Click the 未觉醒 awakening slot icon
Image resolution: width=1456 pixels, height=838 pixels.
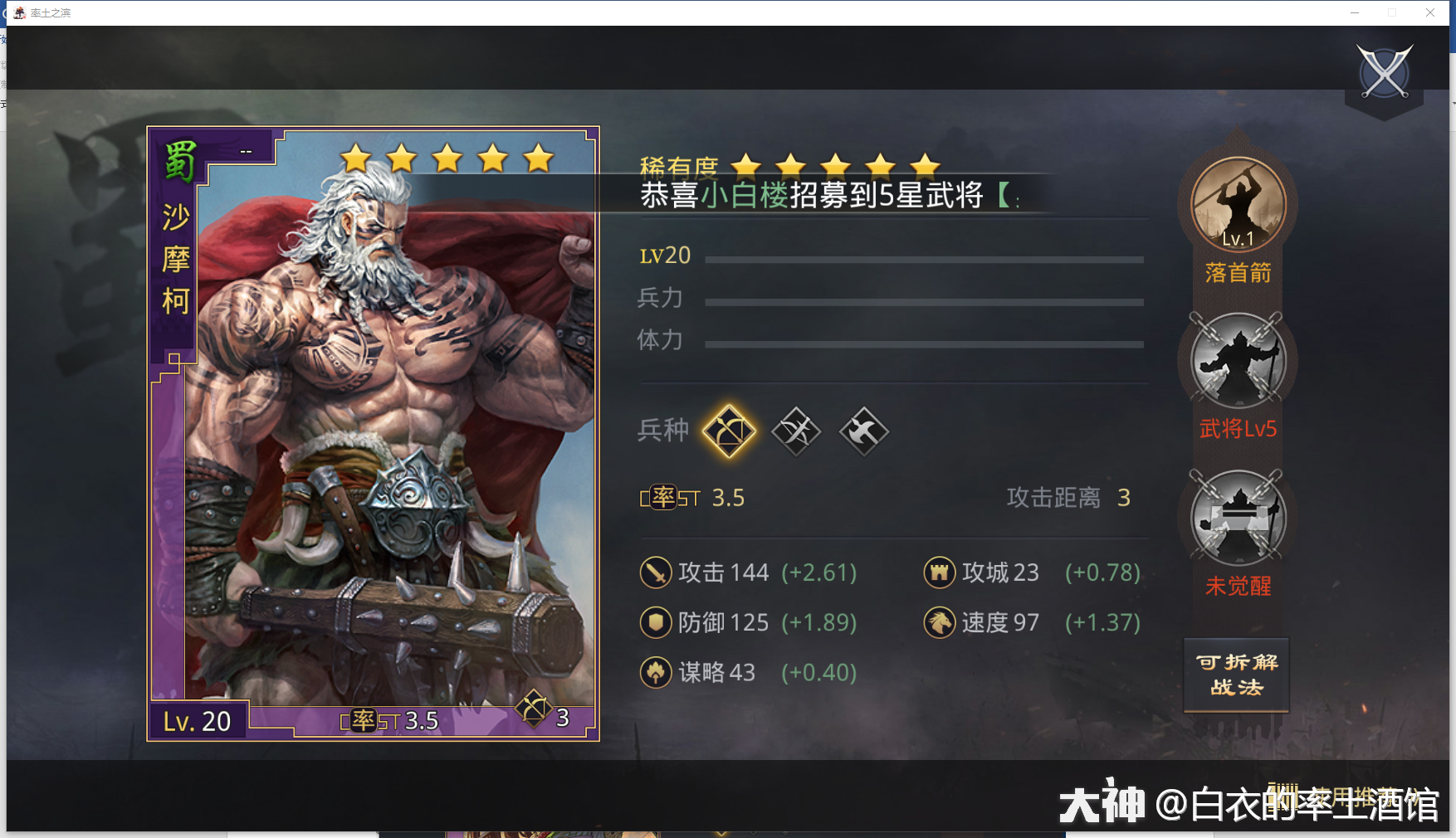[x=1236, y=518]
